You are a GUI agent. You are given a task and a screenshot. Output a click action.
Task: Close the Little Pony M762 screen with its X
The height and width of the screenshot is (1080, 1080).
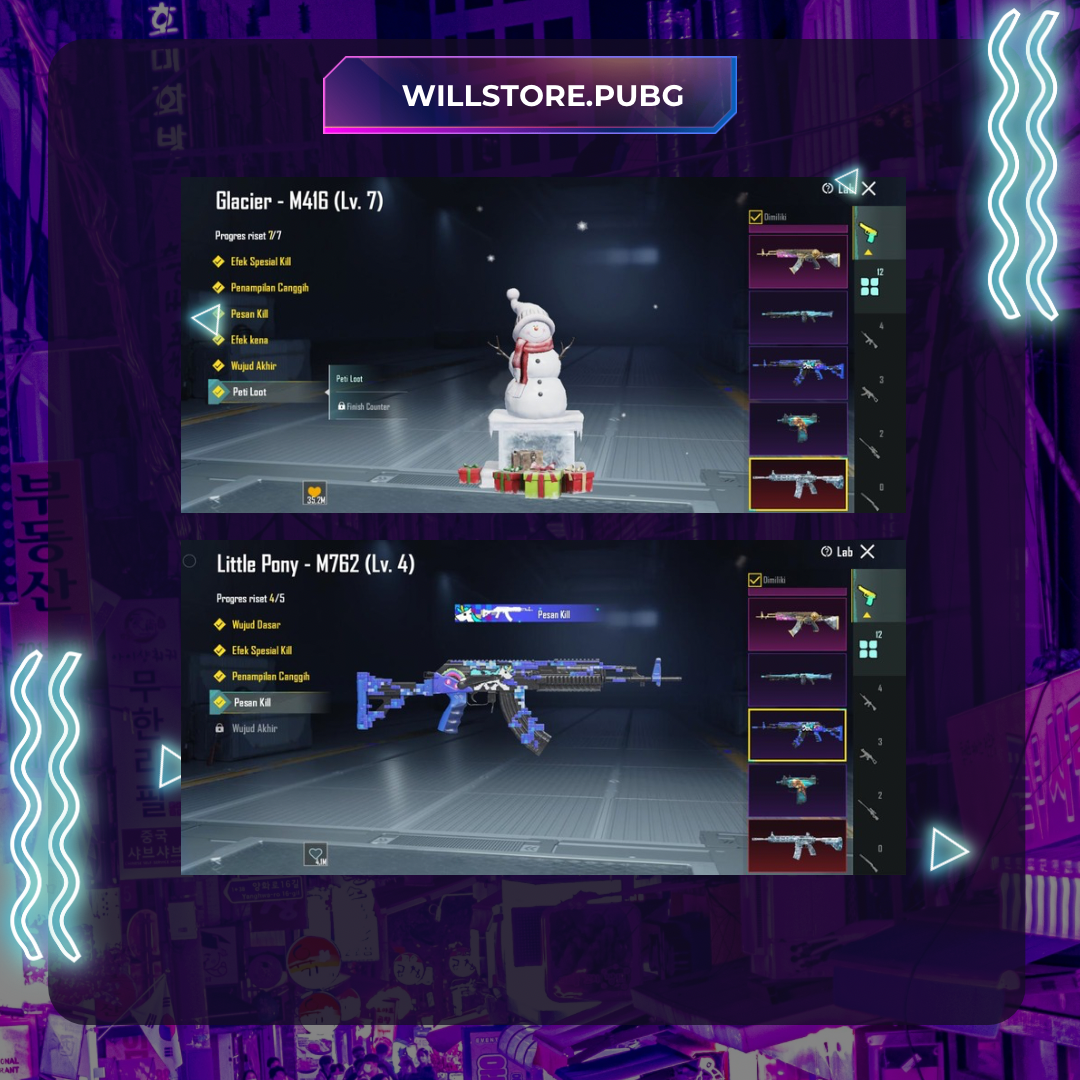click(867, 551)
